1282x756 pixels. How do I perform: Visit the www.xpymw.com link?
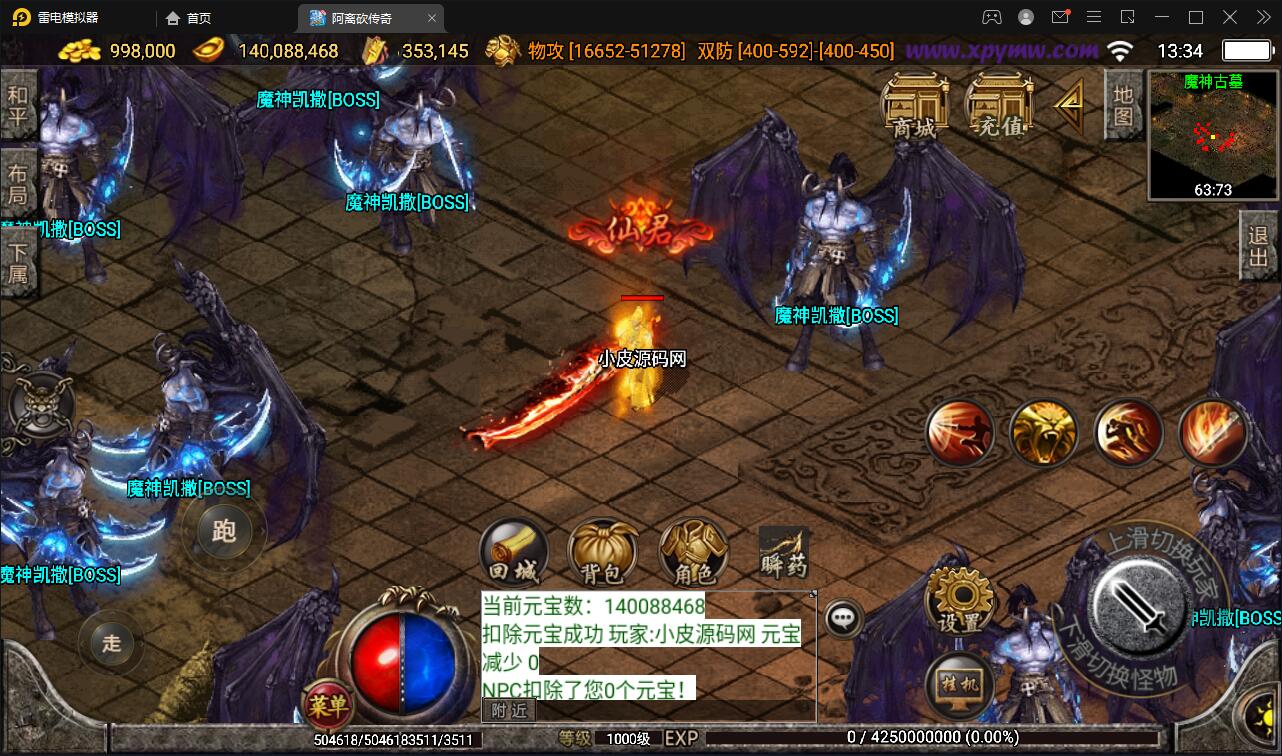click(1000, 48)
